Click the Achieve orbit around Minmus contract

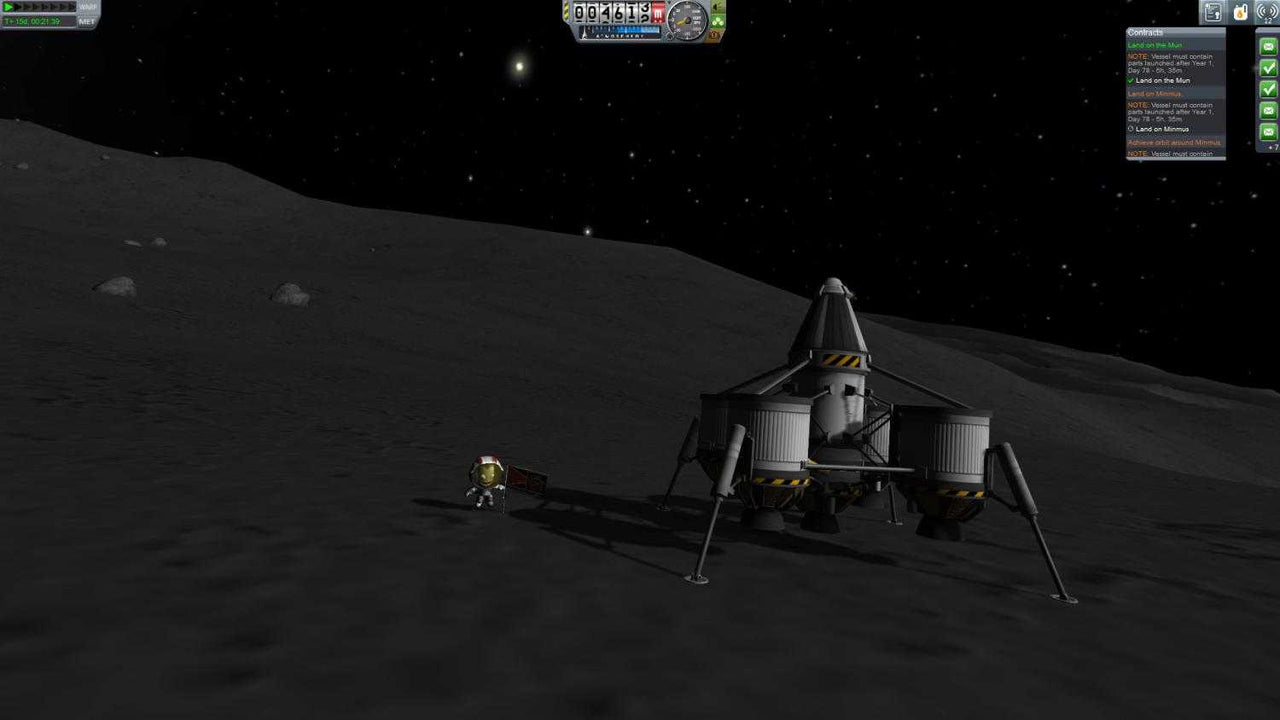click(x=1175, y=142)
